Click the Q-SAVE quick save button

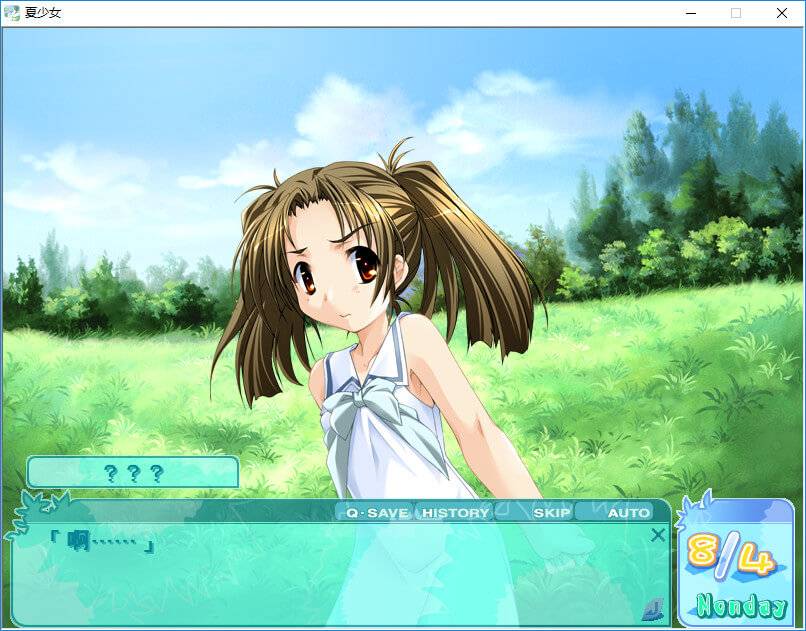click(x=376, y=513)
